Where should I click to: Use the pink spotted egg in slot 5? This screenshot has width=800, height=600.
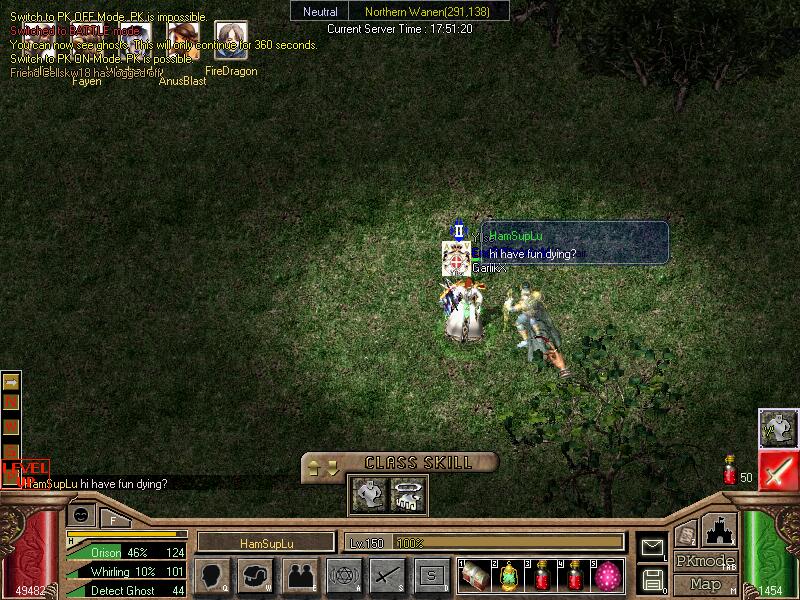click(606, 575)
